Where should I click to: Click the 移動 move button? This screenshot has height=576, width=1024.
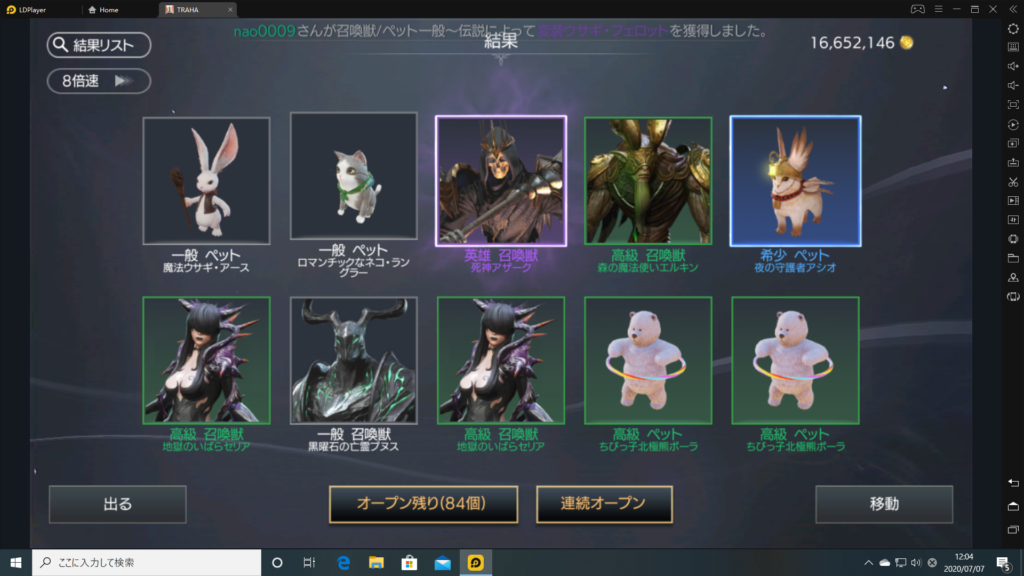pos(884,504)
